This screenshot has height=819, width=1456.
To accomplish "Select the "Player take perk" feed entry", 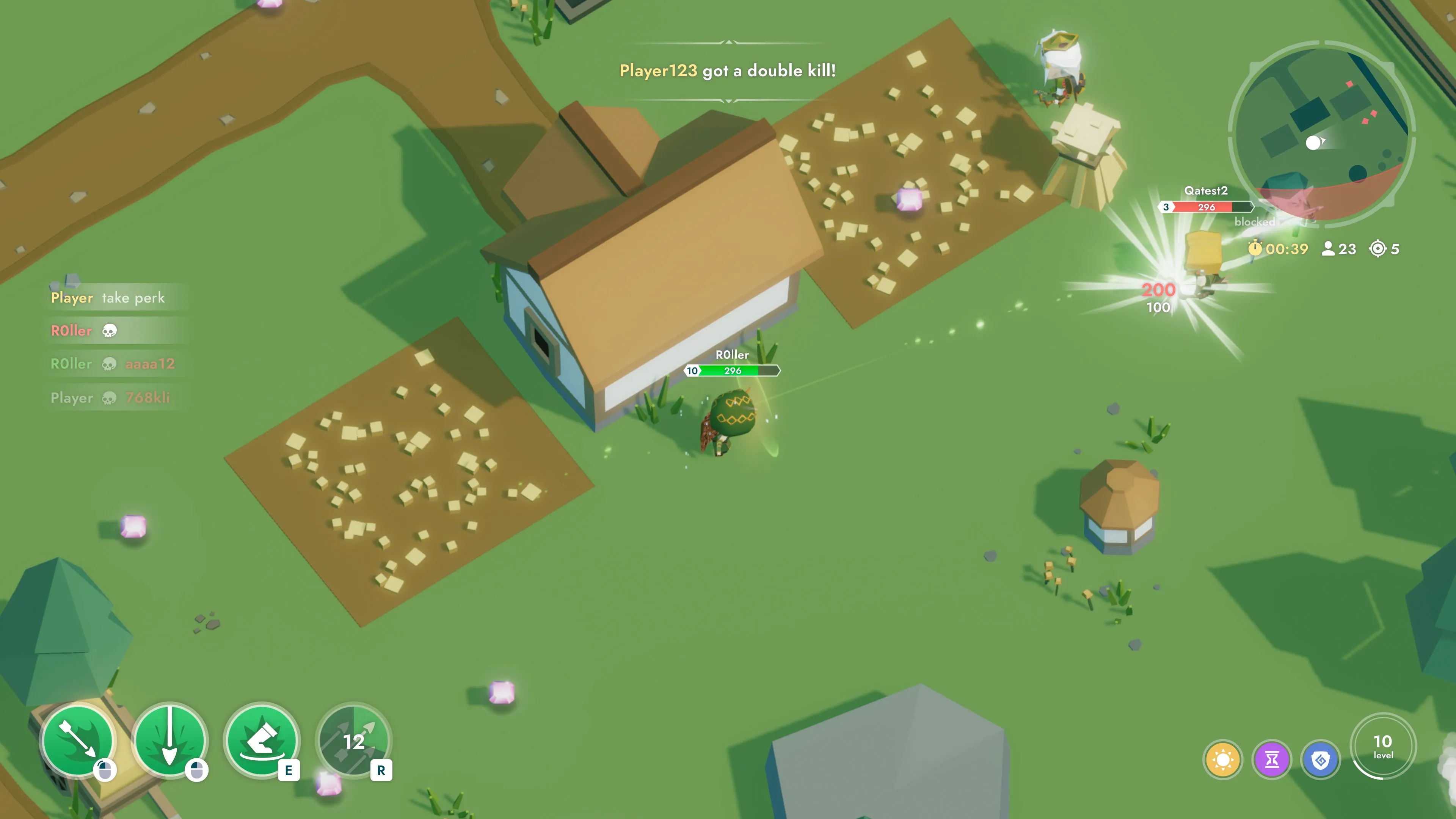I will tap(108, 298).
